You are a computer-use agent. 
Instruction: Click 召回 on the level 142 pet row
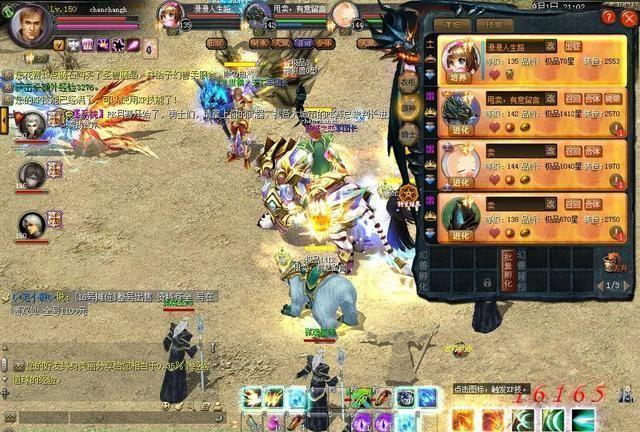(573, 98)
